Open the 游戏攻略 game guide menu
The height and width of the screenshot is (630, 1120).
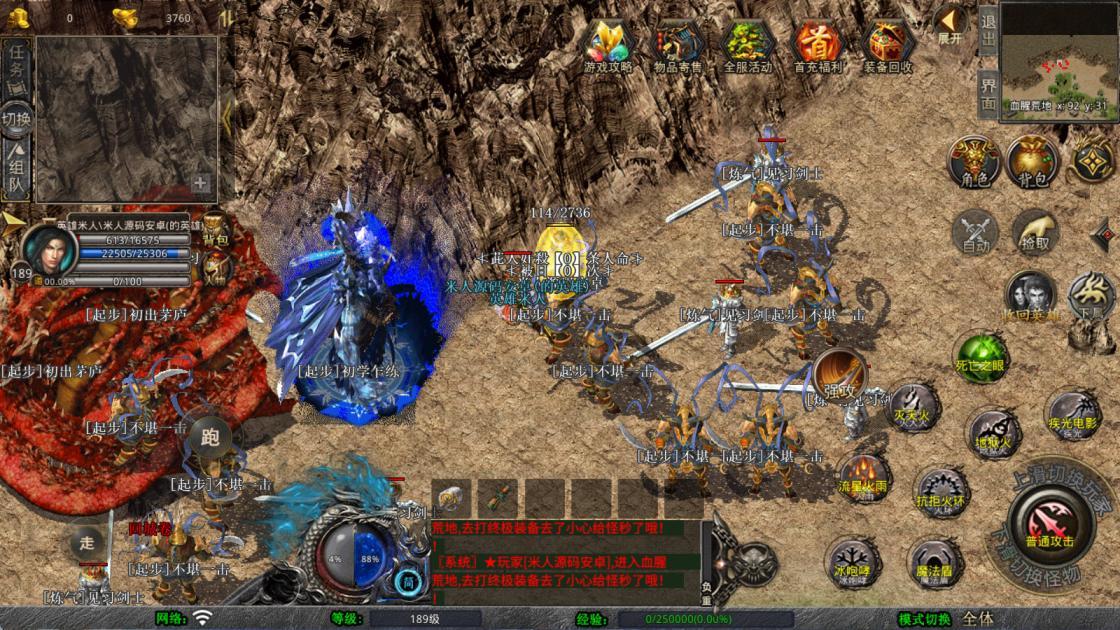click(x=608, y=44)
